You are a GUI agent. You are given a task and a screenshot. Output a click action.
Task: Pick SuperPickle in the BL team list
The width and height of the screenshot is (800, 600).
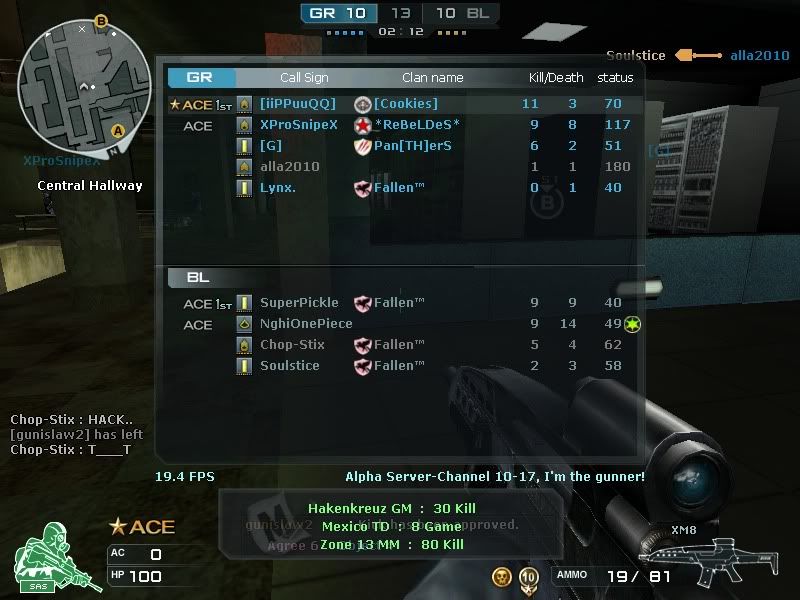coord(299,303)
